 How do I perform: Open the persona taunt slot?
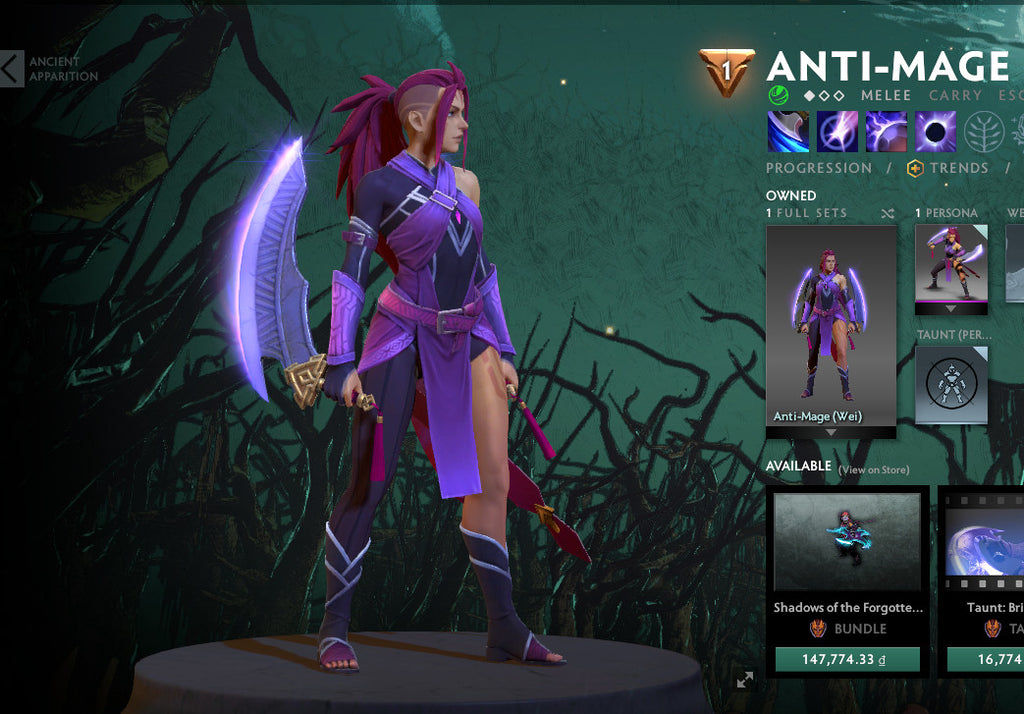(951, 384)
